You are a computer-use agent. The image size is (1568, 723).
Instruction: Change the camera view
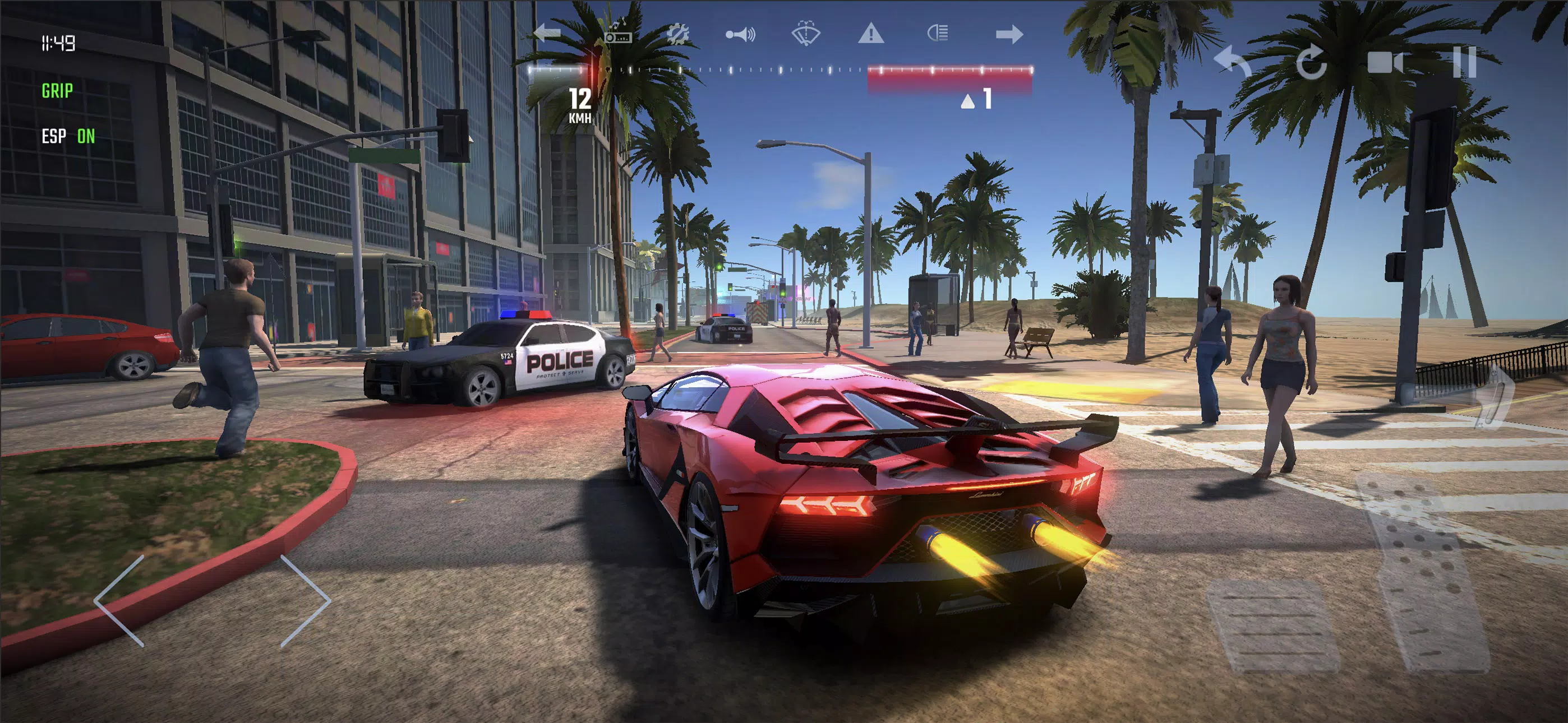pos(1385,62)
